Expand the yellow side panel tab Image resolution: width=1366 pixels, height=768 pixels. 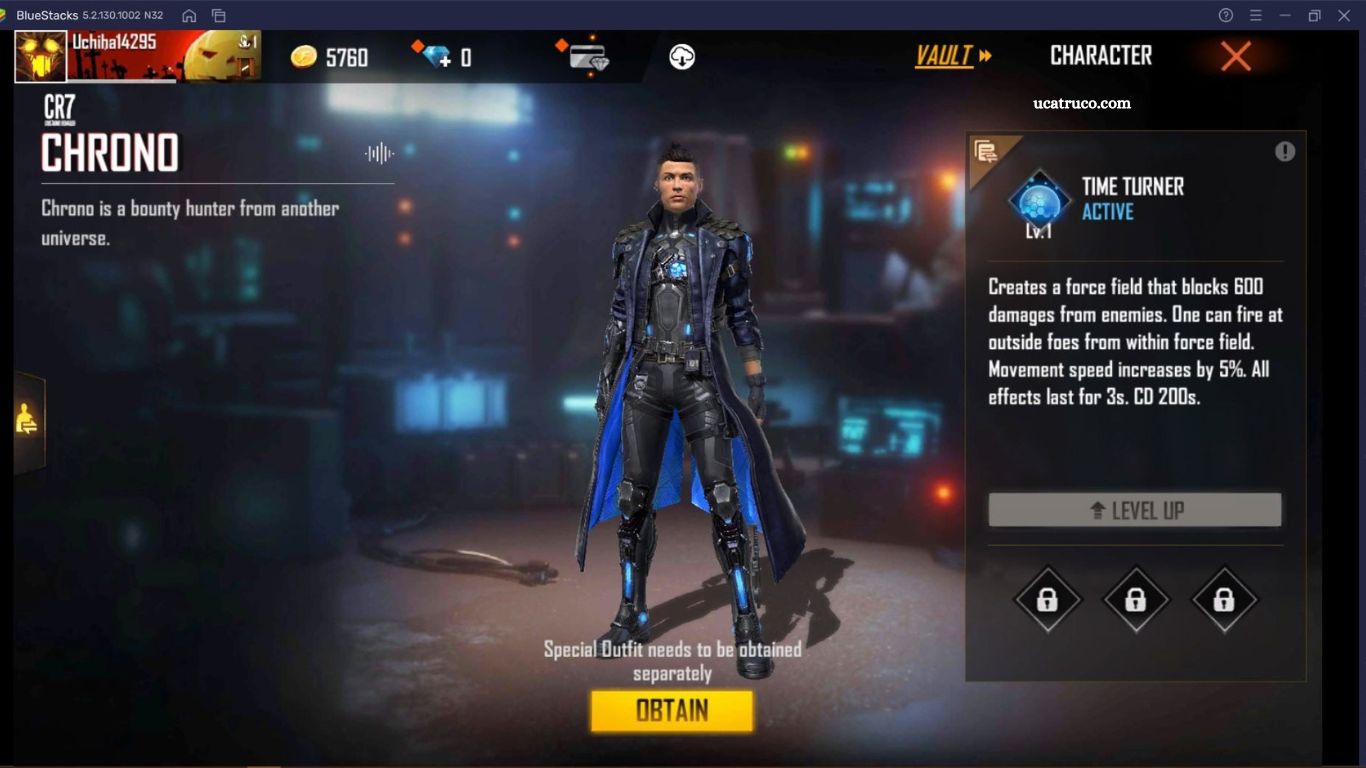tap(28, 422)
